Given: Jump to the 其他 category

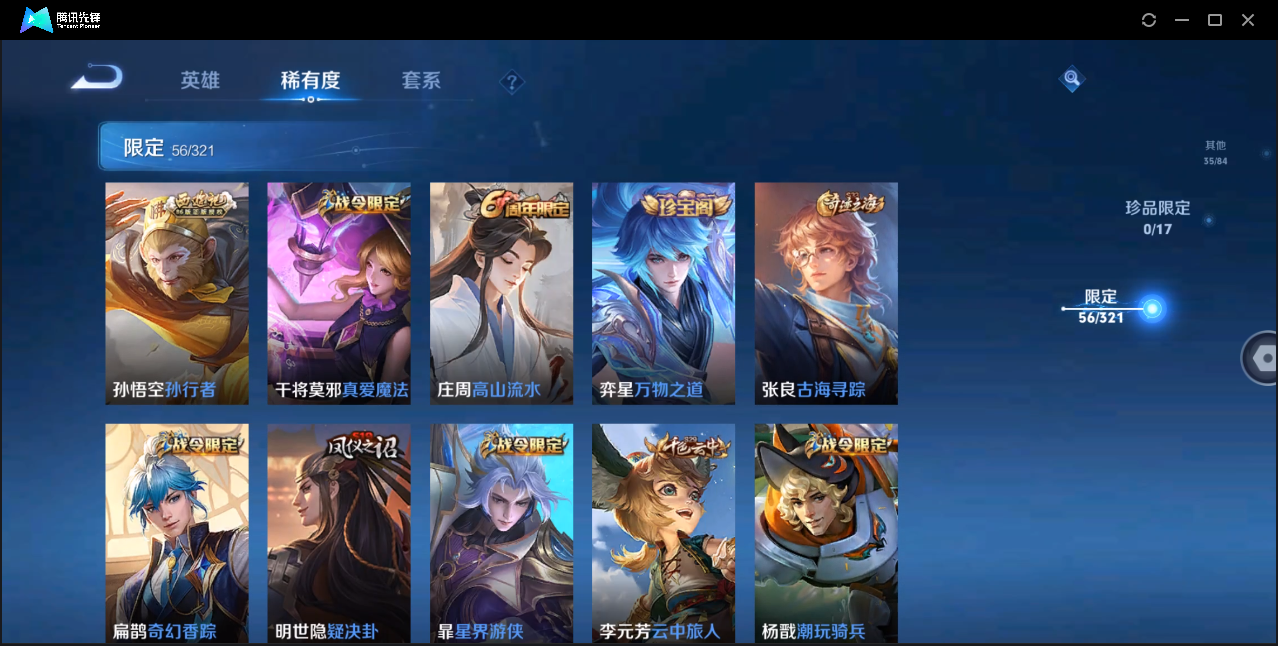Looking at the screenshot, I should pos(1215,152).
